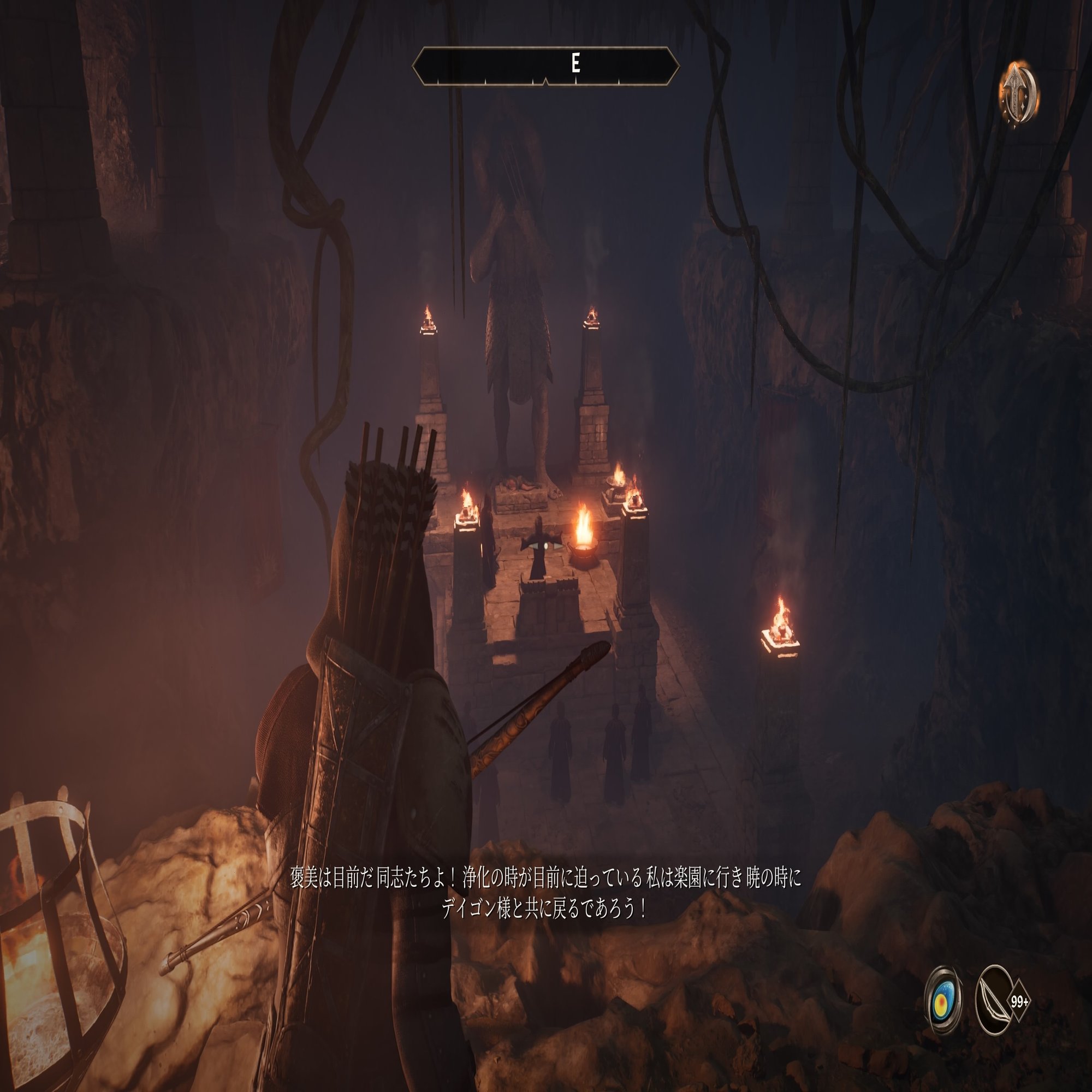
Task: Select the equipped bow weapon icon
Action: click(x=995, y=1002)
